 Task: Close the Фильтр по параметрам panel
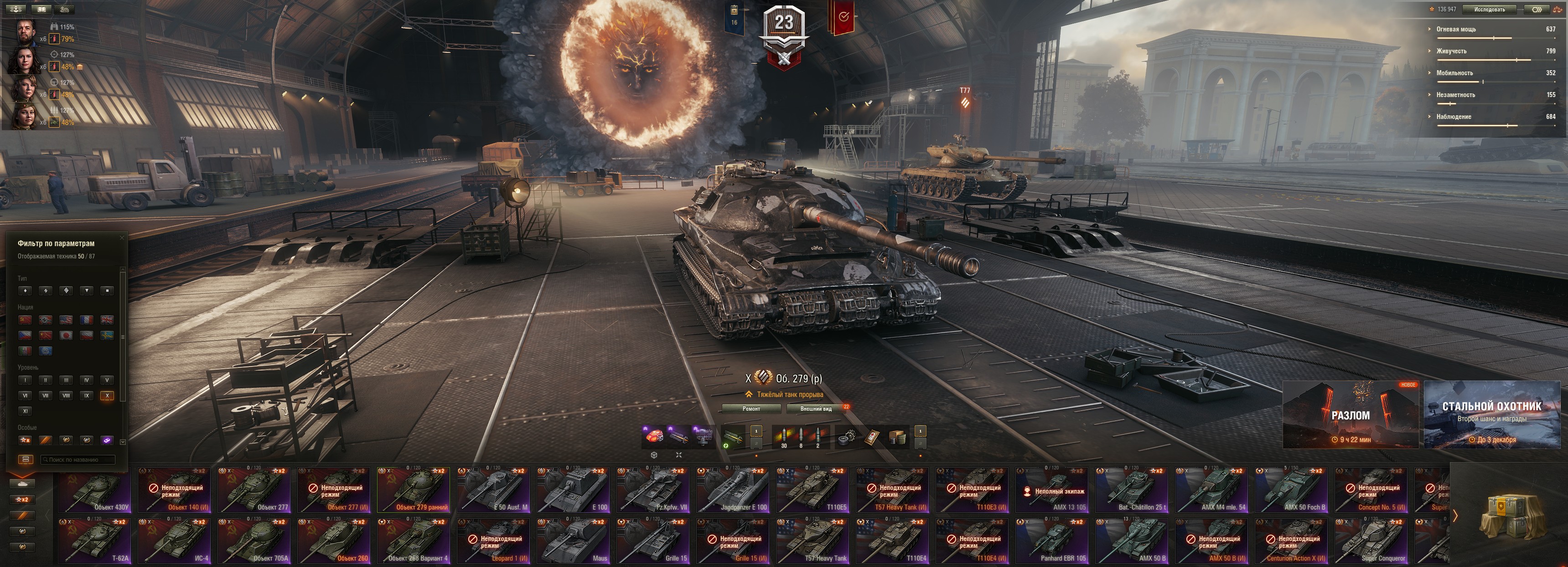122,237
